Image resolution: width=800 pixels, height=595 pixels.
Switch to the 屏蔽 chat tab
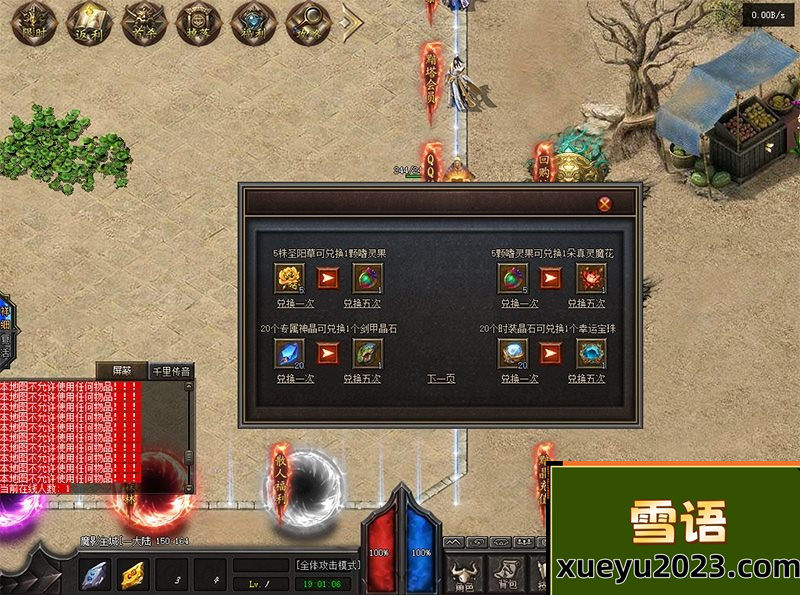[121, 370]
